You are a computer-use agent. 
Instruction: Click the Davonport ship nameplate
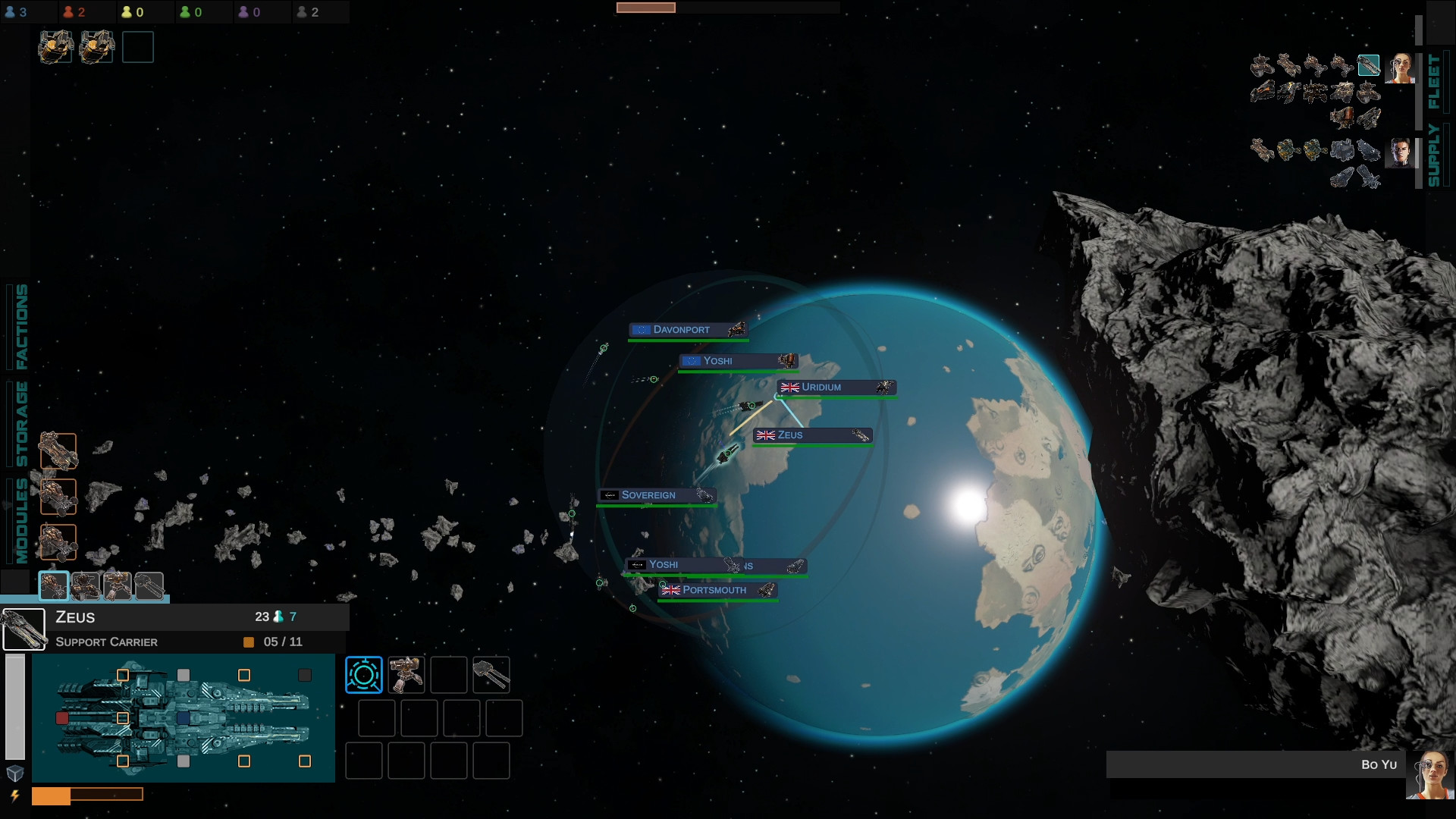(689, 329)
